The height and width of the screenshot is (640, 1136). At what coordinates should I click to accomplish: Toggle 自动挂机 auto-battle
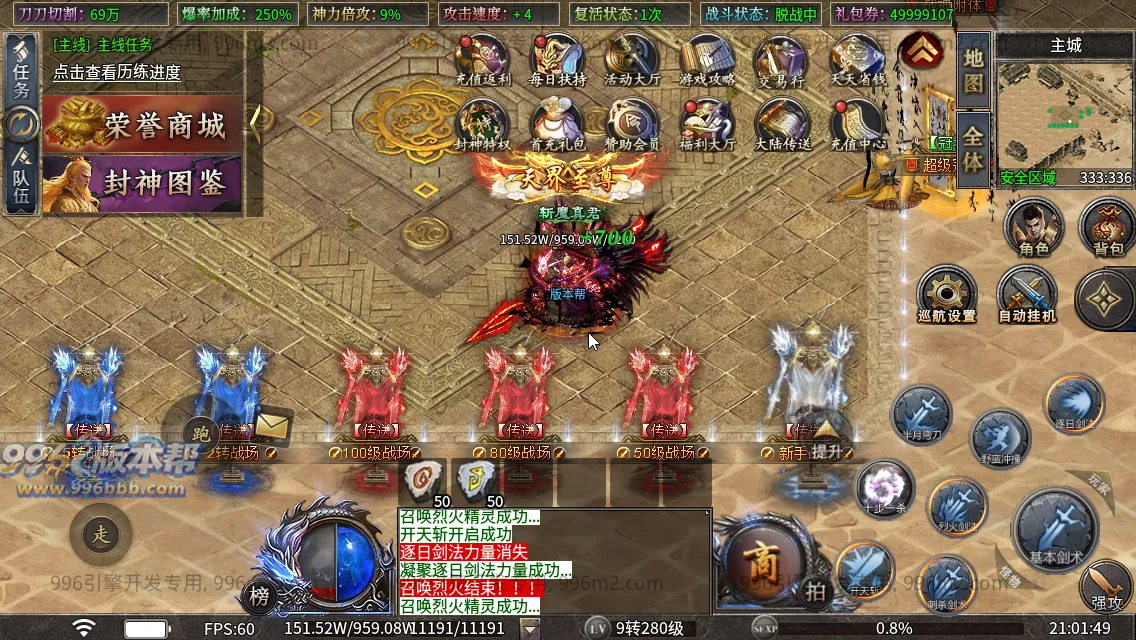click(x=1027, y=296)
